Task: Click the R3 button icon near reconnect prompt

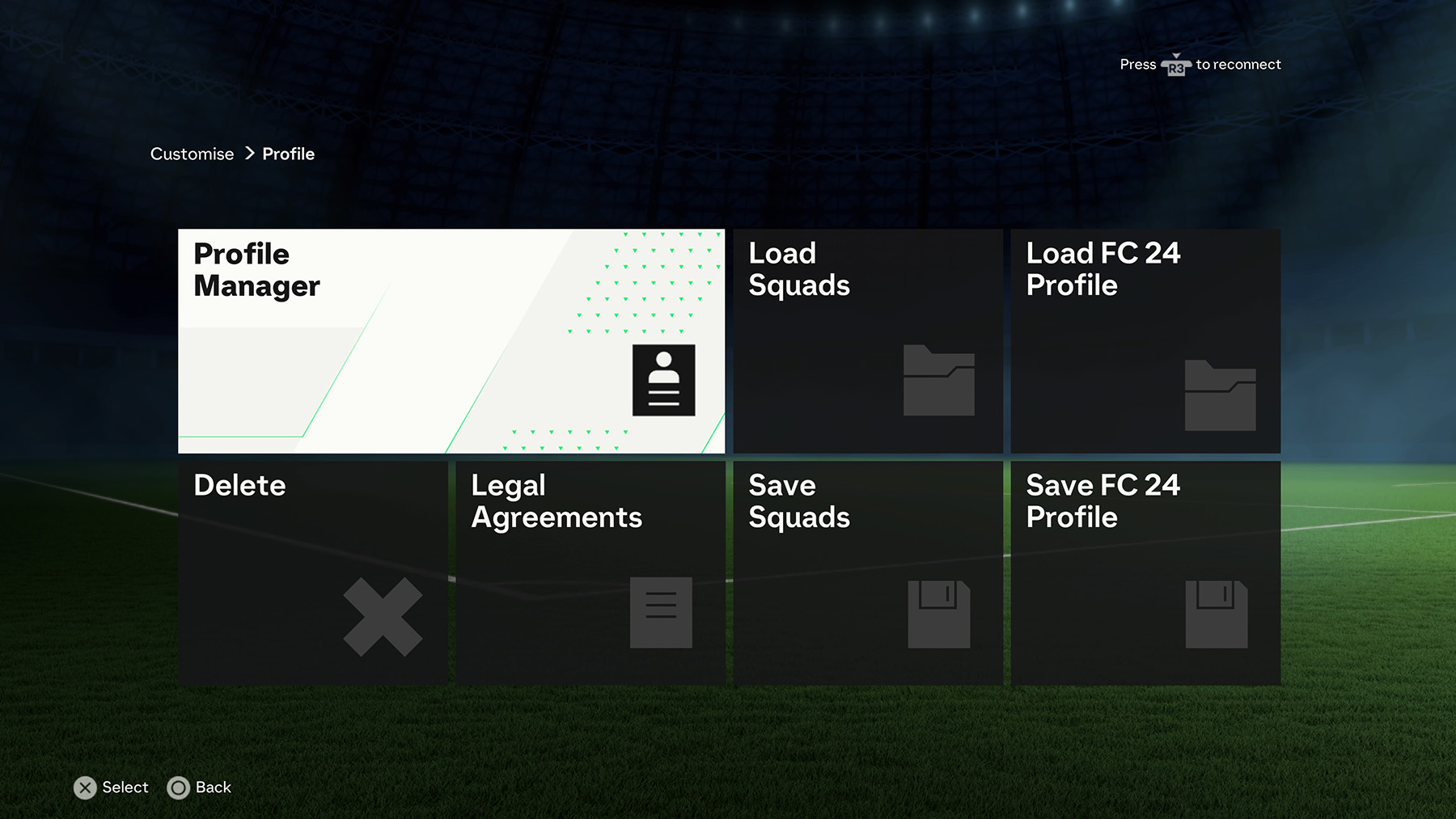Action: [1177, 65]
